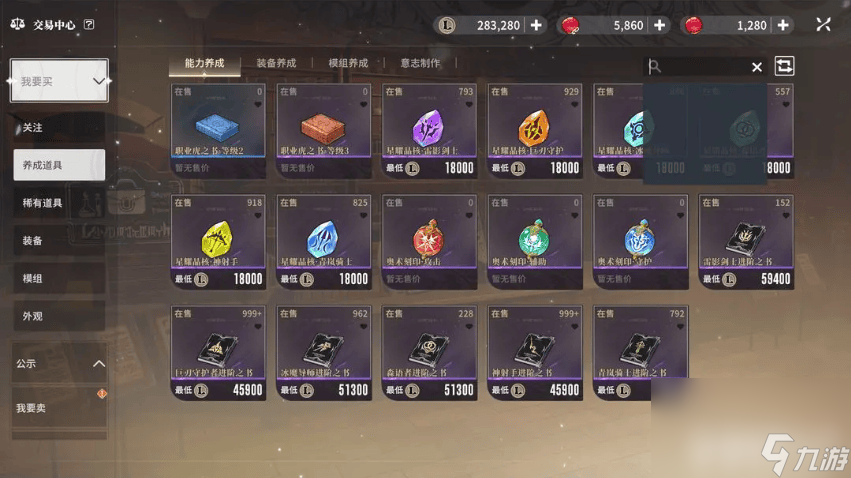Switch to the 装备养成 tab
The image size is (851, 478).
276,63
